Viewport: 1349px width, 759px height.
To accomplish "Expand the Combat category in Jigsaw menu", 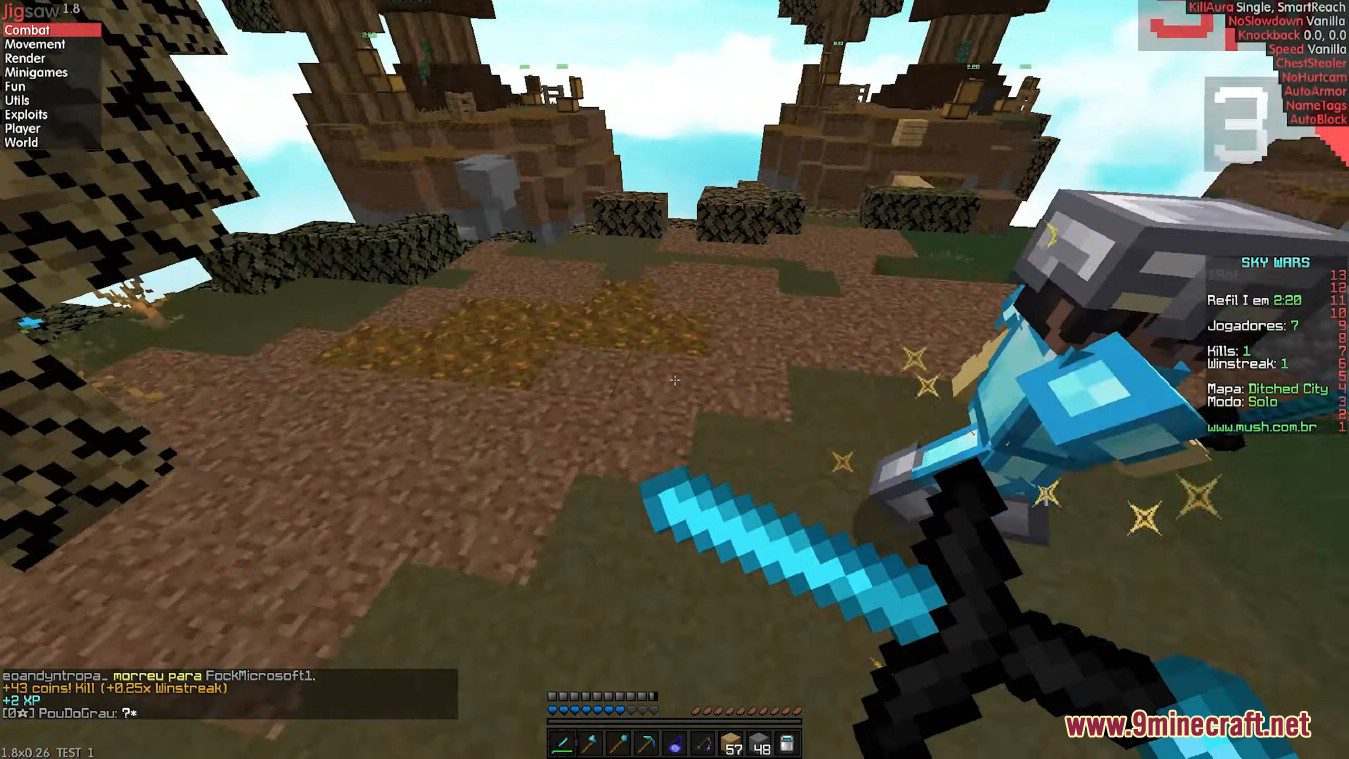I will (x=28, y=30).
